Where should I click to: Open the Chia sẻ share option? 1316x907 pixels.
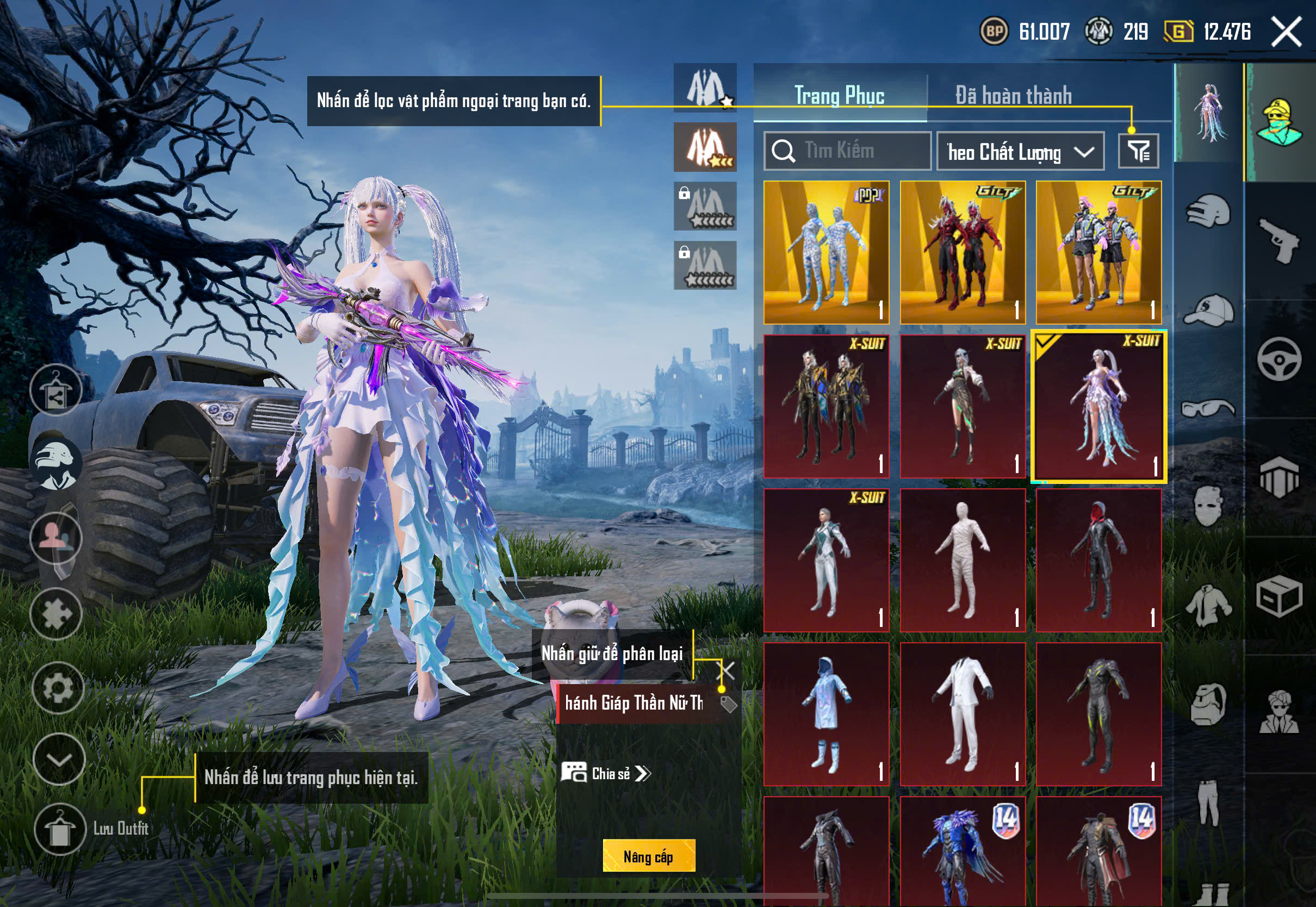tap(606, 773)
